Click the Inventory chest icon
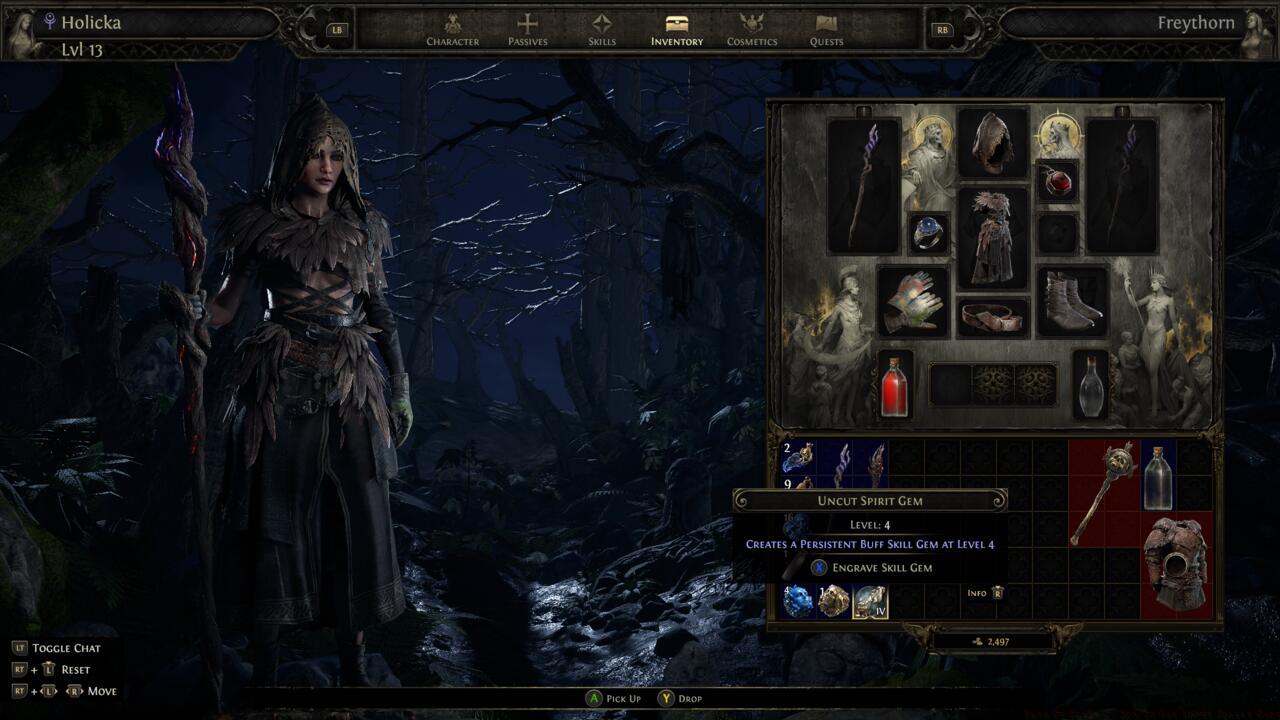This screenshot has height=720, width=1280. click(675, 25)
